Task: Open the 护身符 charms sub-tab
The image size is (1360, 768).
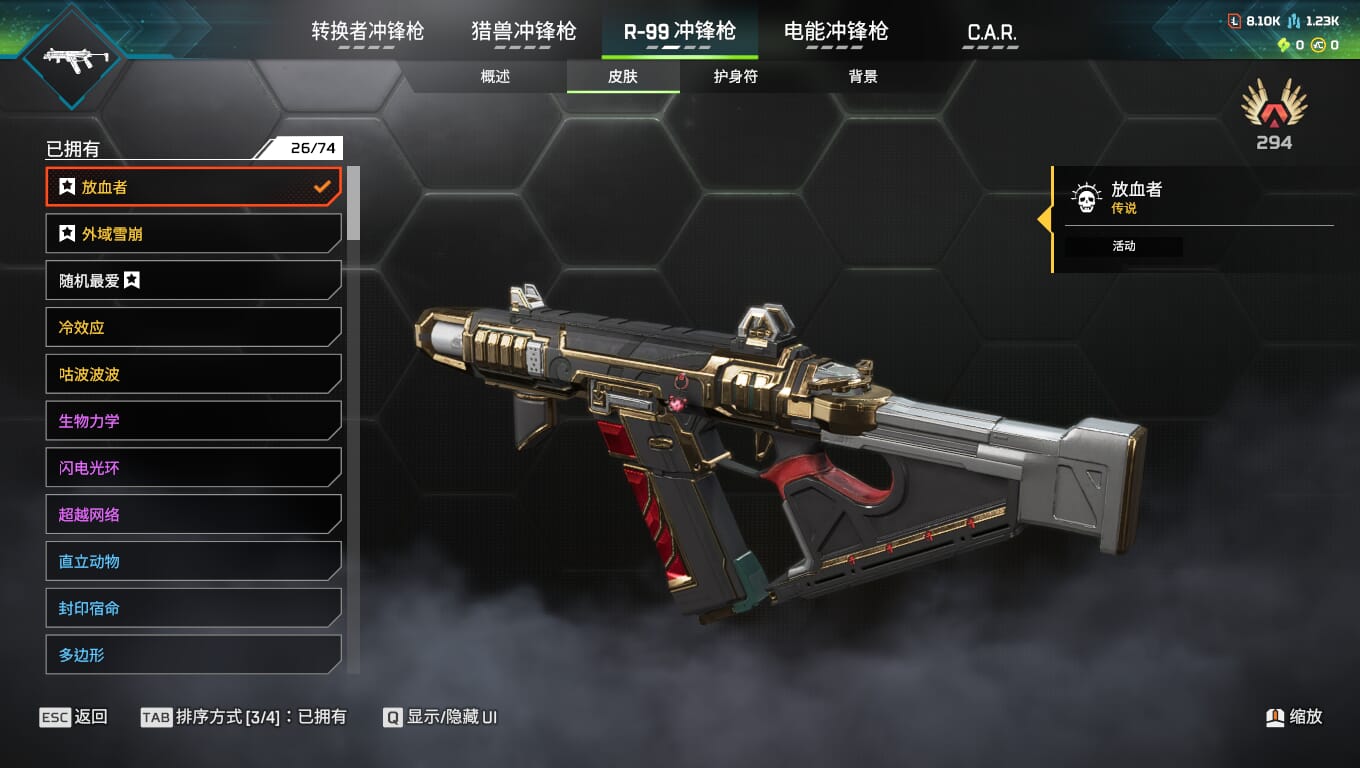Action: click(735, 77)
